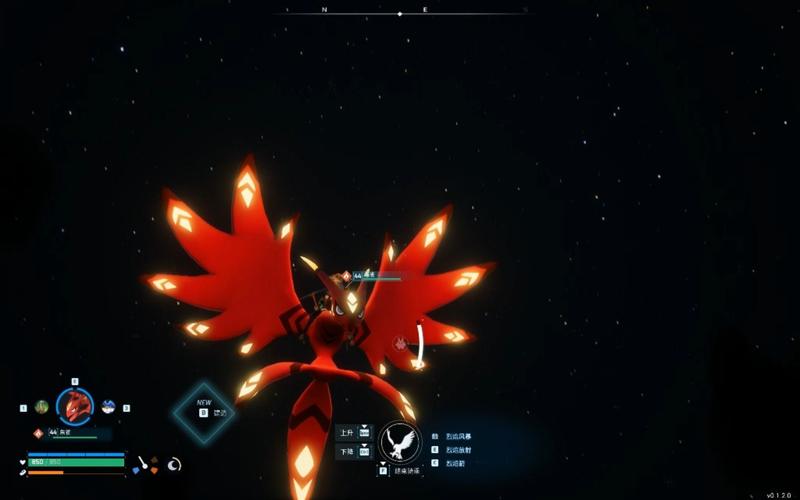Click the flying mount bird emblem

[x=400, y=442]
